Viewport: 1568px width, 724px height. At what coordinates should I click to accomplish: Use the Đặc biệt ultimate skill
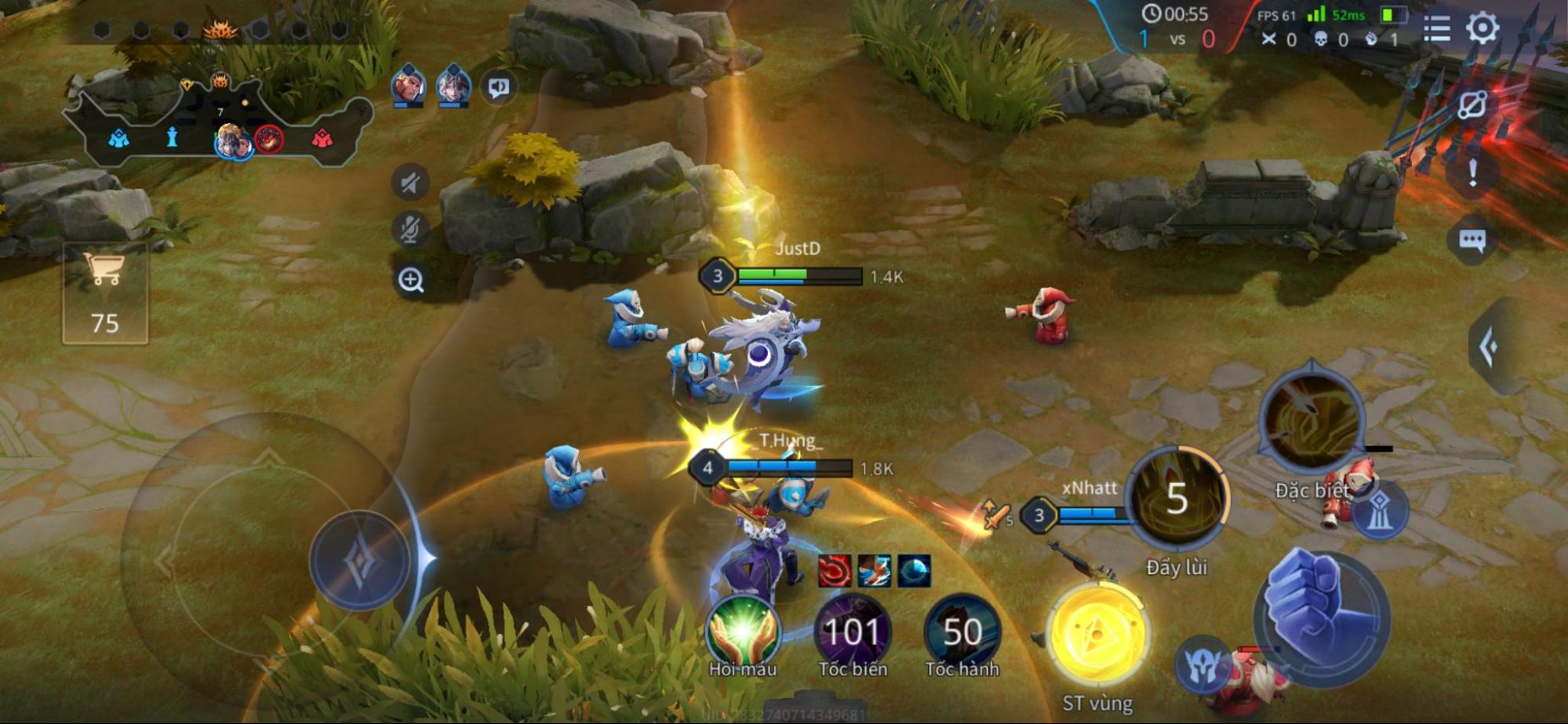point(1311,421)
